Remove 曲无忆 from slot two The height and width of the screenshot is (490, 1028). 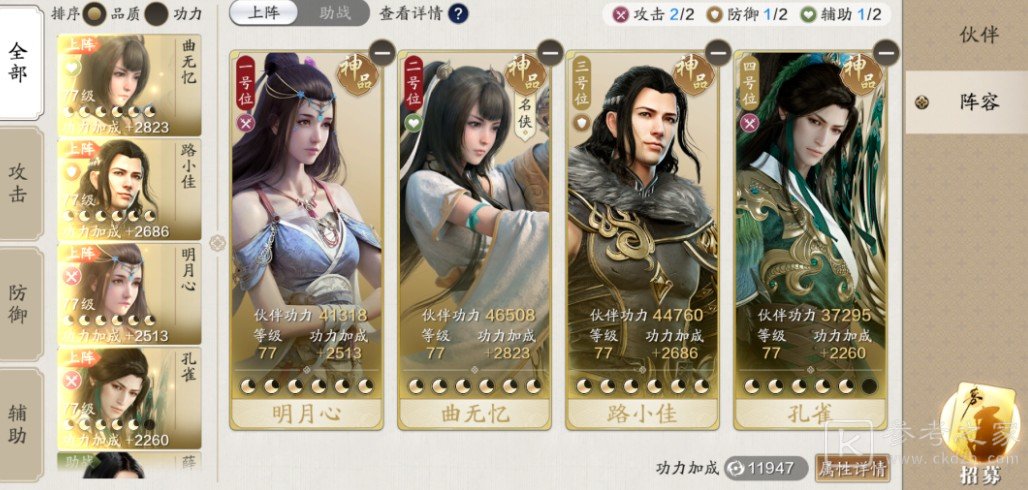(549, 52)
